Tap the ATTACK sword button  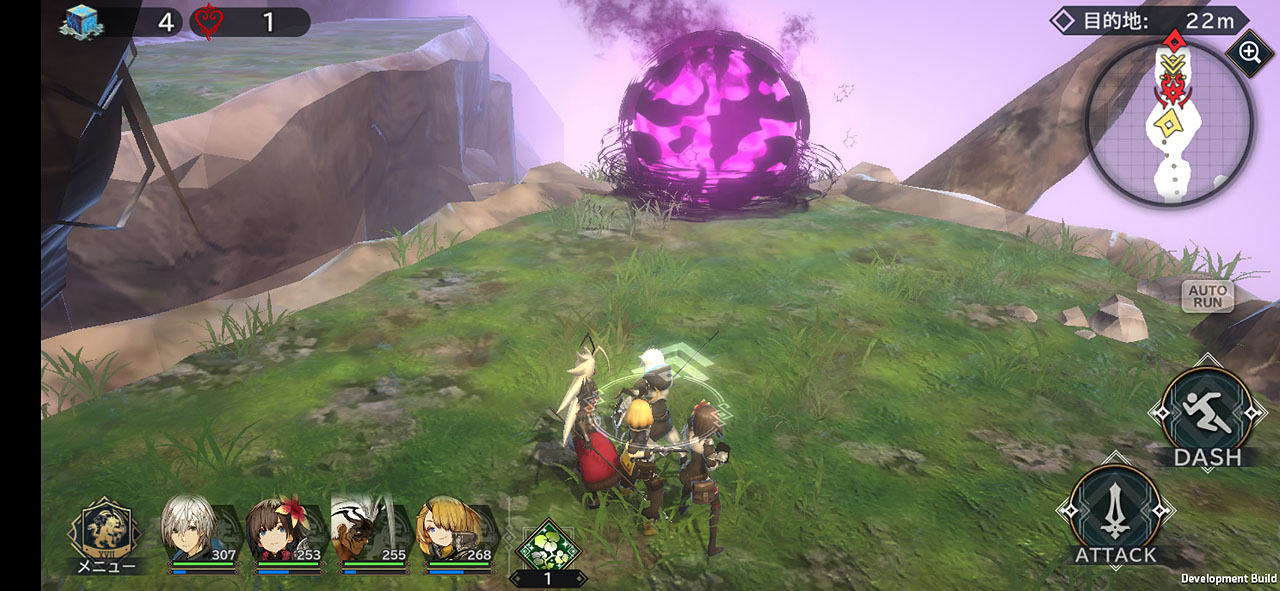1115,515
